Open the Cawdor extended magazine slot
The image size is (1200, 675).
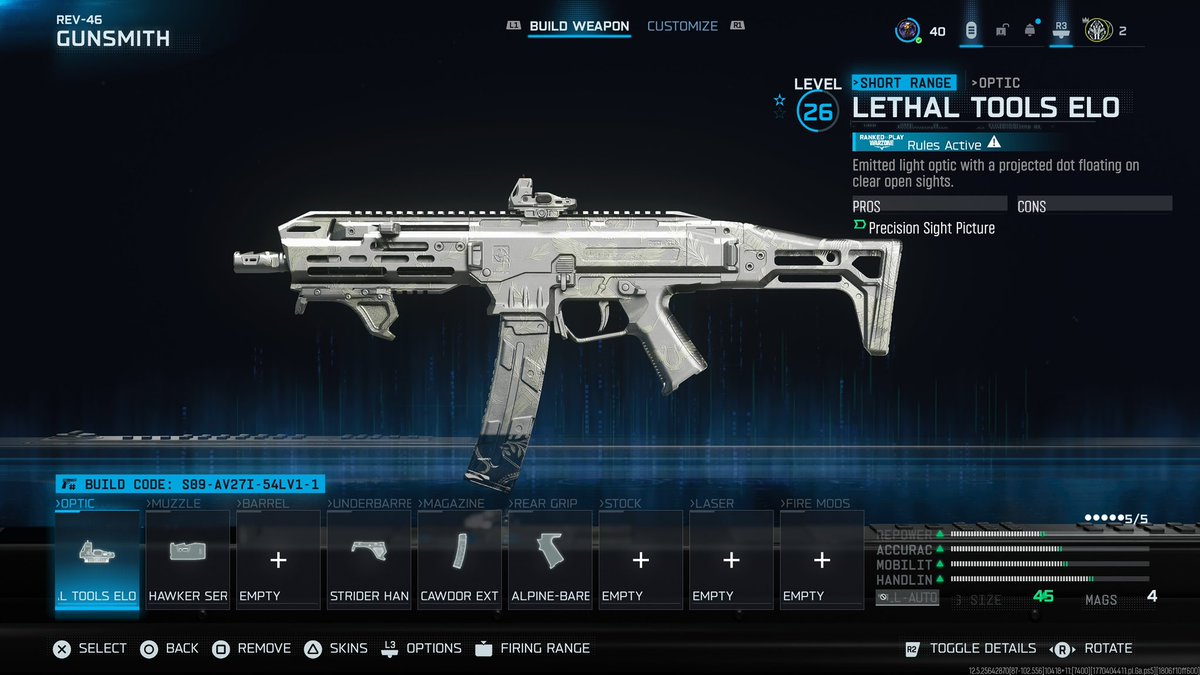tap(460, 559)
